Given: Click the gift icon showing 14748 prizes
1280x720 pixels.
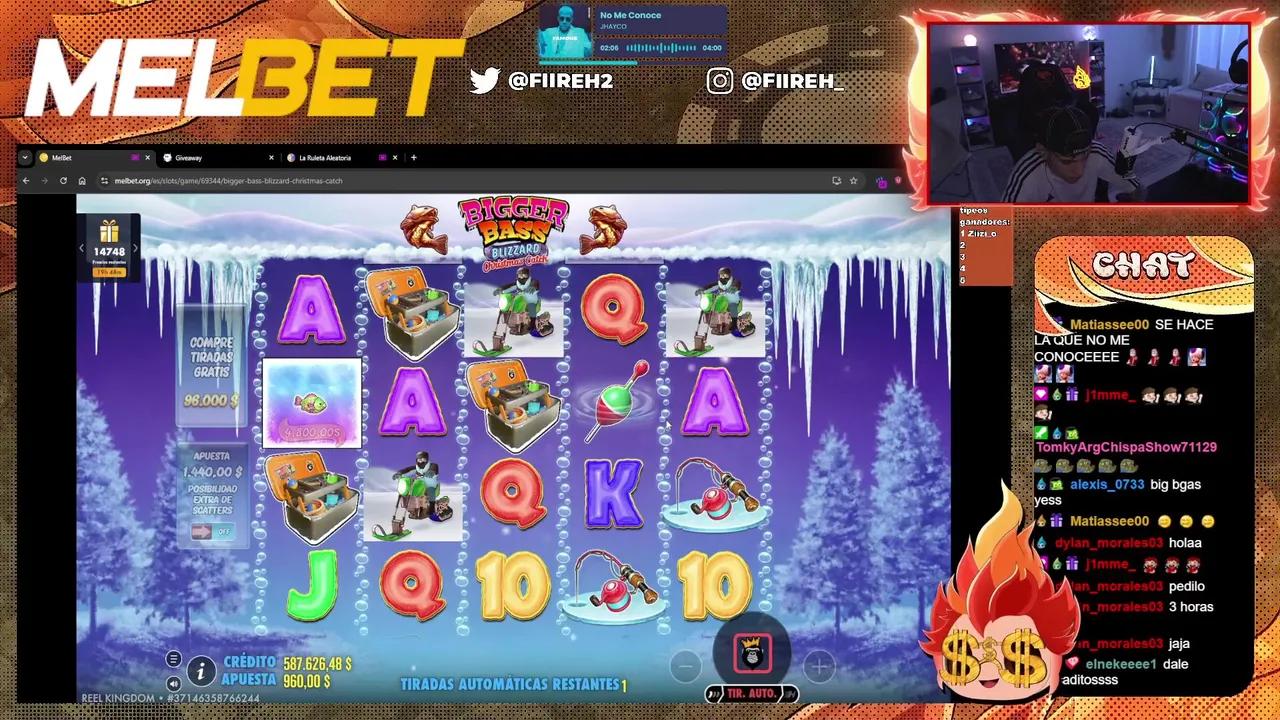Looking at the screenshot, I should coord(109,232).
